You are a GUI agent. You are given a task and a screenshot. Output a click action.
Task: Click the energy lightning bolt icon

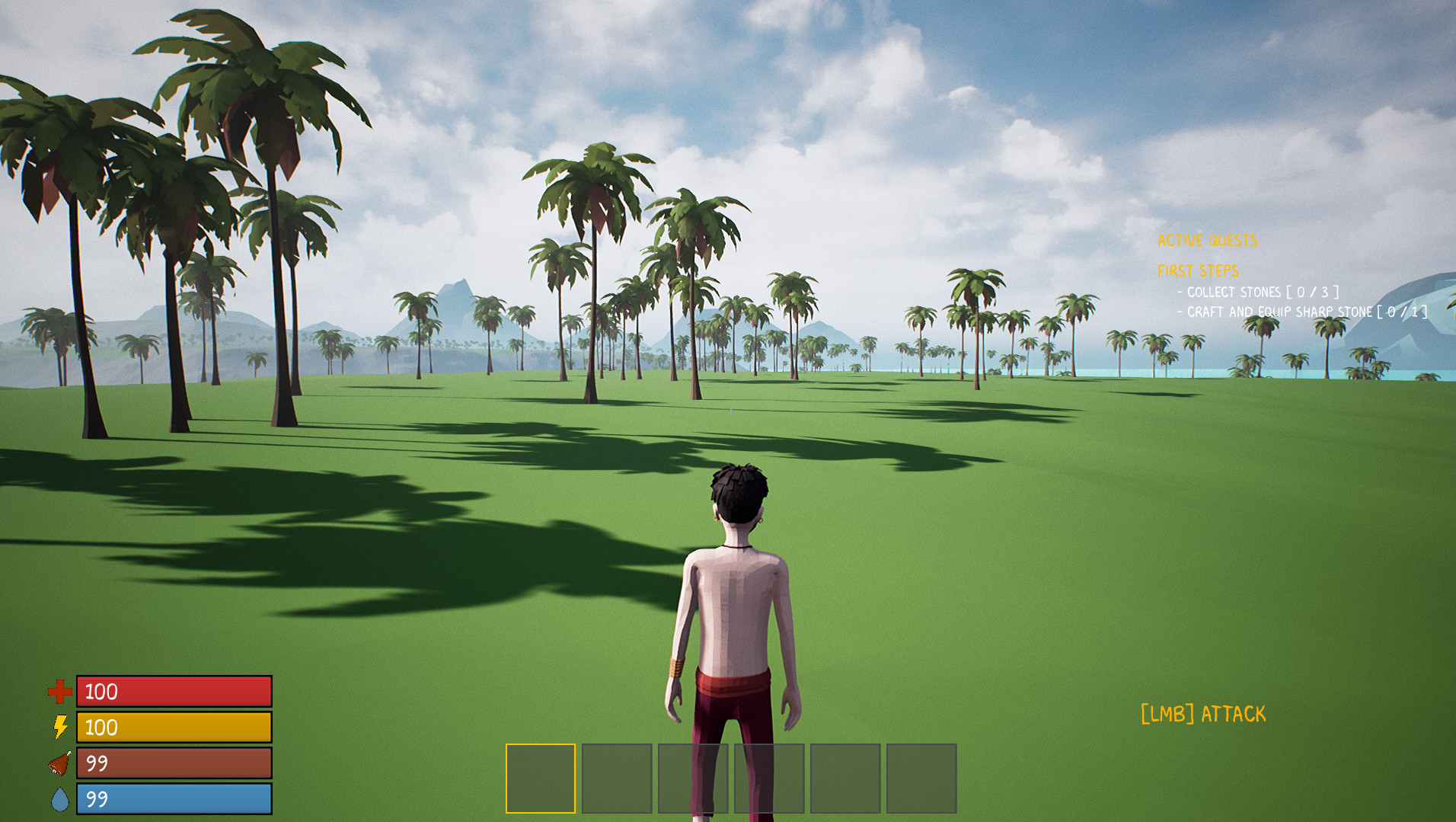[x=59, y=728]
